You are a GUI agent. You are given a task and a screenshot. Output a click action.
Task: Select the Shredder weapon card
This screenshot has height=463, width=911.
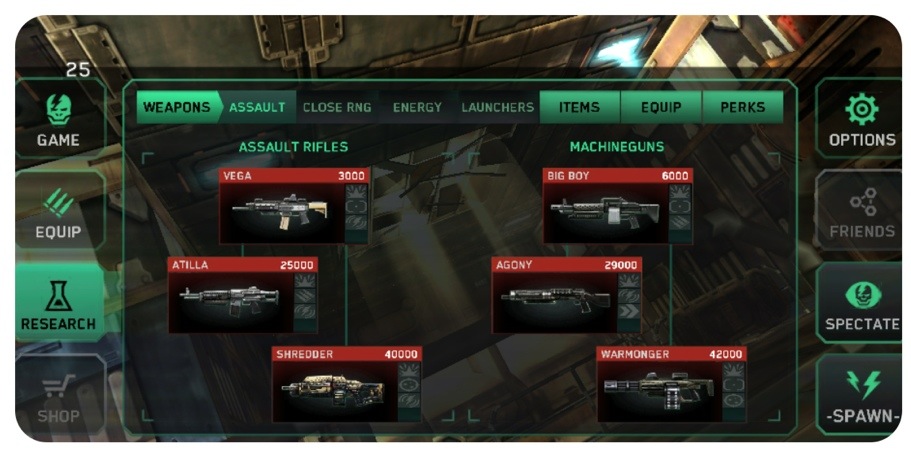point(335,385)
